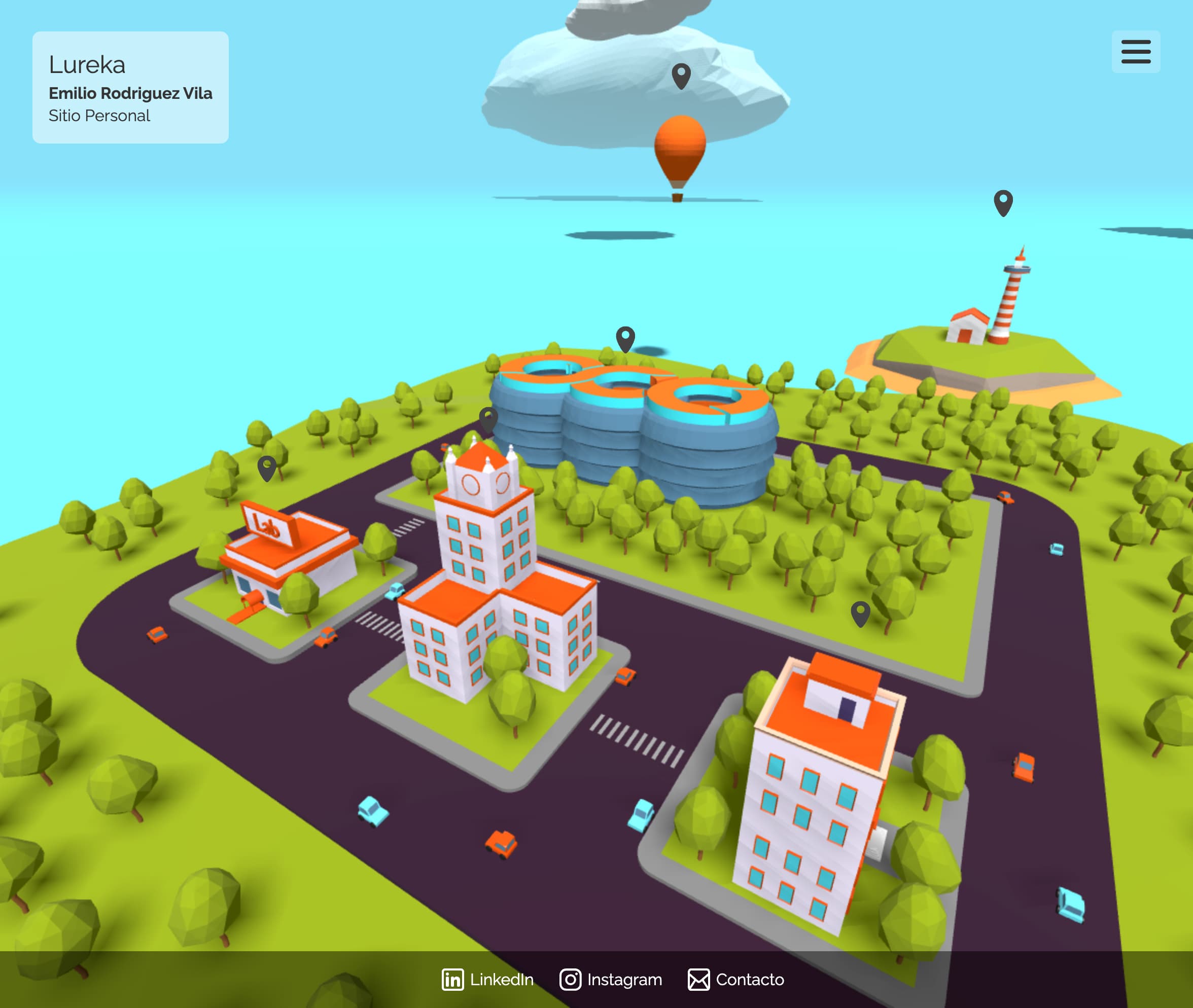Click the pin over the clock tower building

[x=489, y=420]
